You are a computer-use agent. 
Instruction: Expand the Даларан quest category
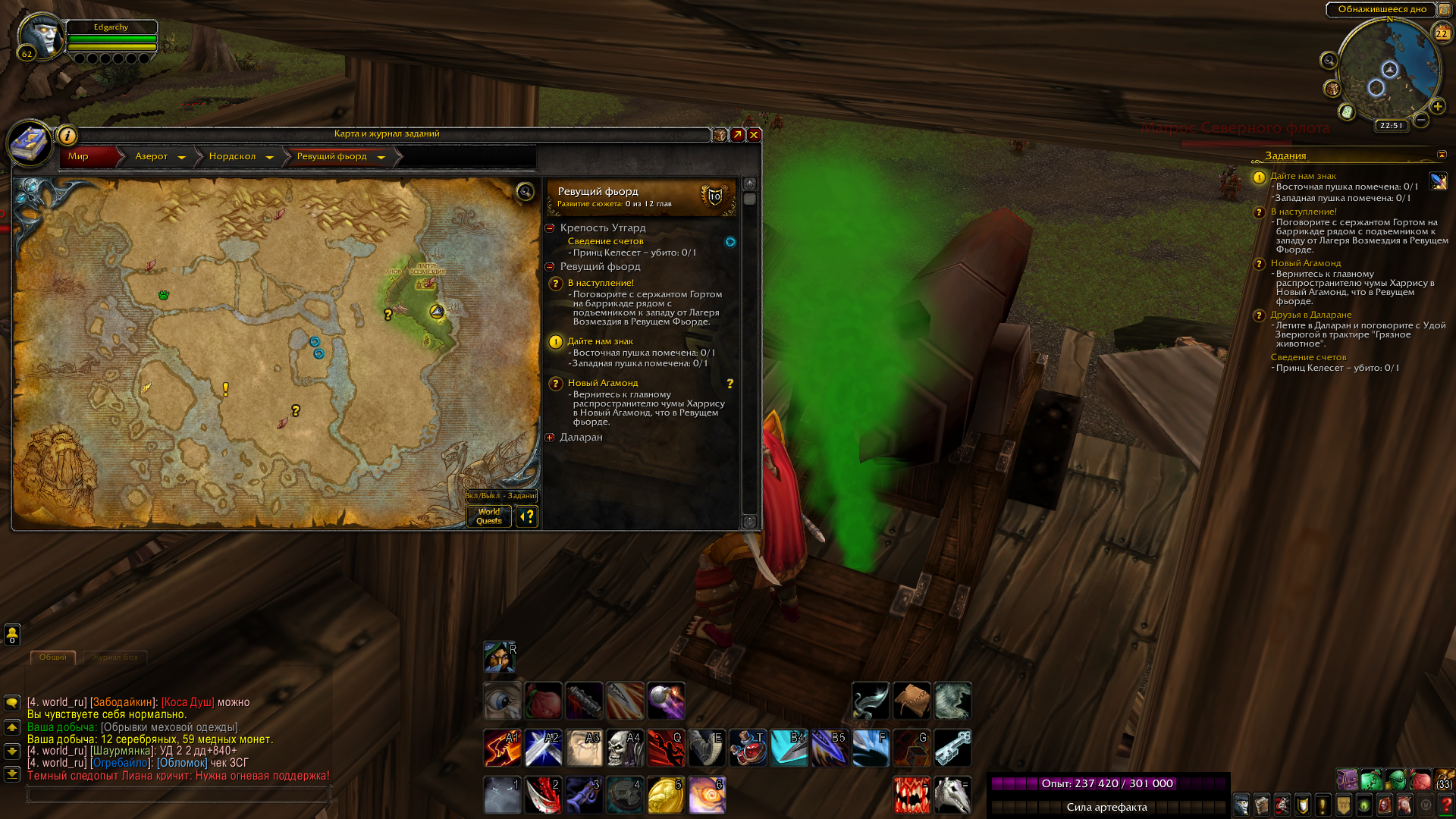(550, 438)
